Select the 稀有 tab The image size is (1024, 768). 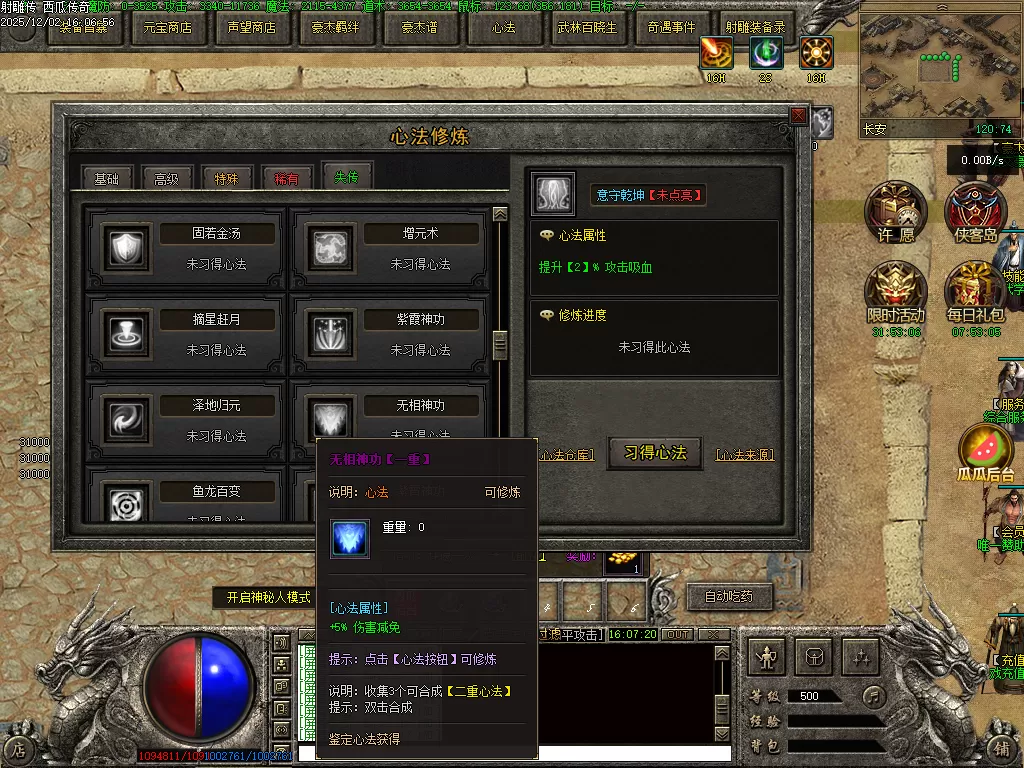pyautogui.click(x=286, y=179)
